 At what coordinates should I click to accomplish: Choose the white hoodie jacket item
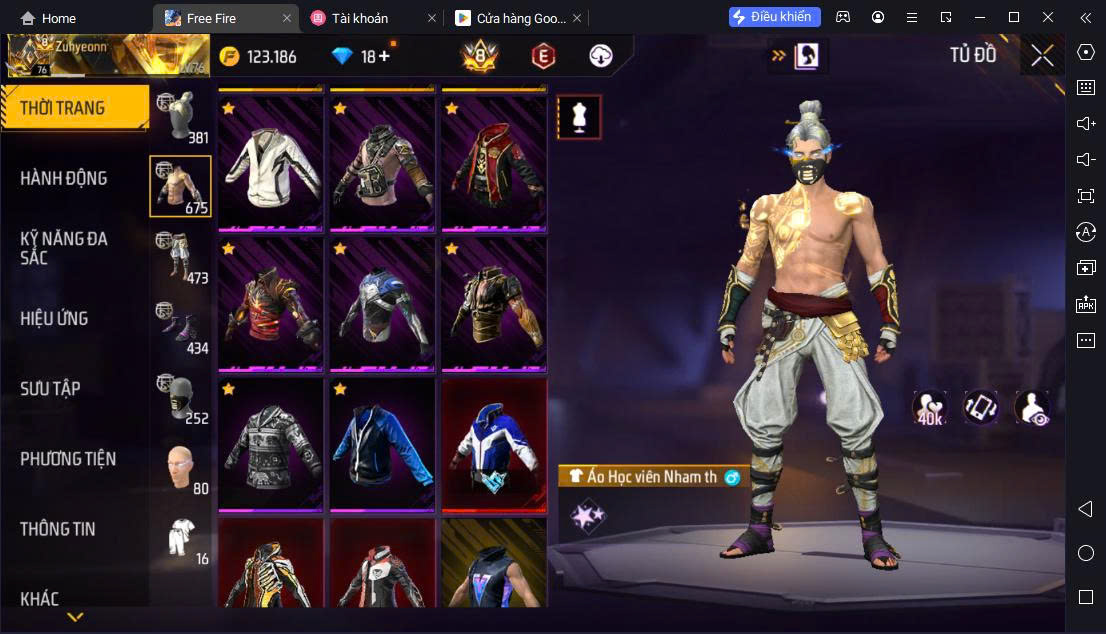270,163
